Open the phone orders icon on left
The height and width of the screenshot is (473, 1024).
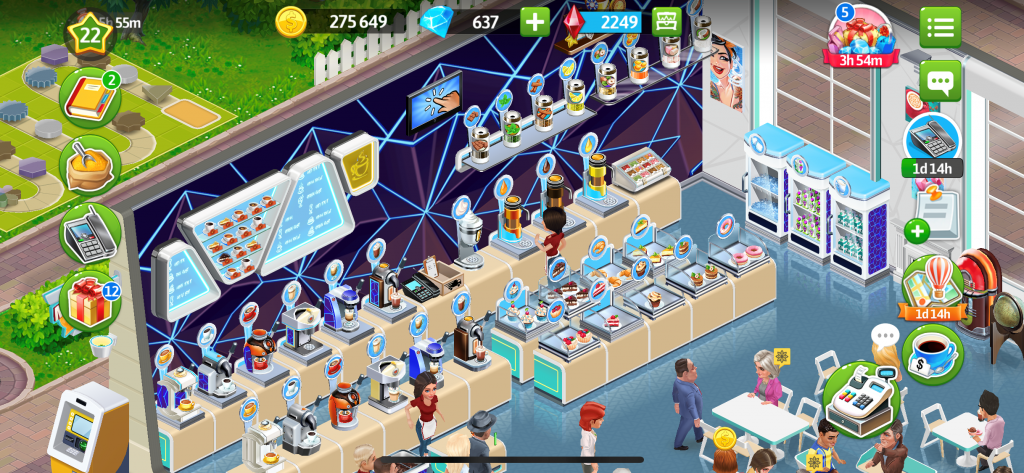pyautogui.click(x=89, y=233)
